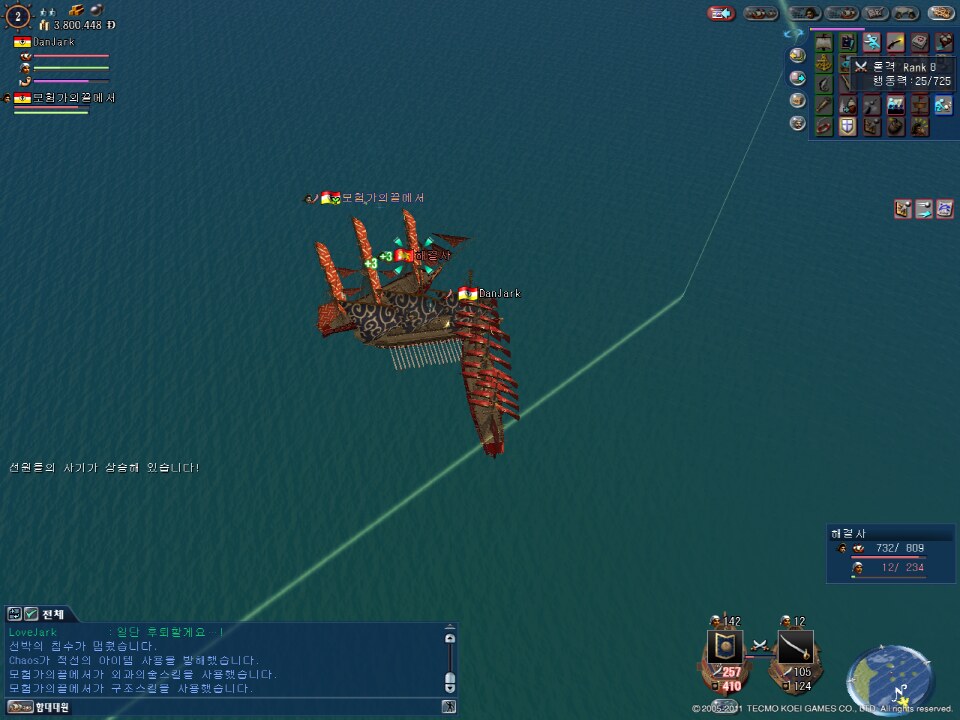The width and height of the screenshot is (960, 720).
Task: Toggle the green checkmark chat filter
Action: pyautogui.click(x=31, y=614)
